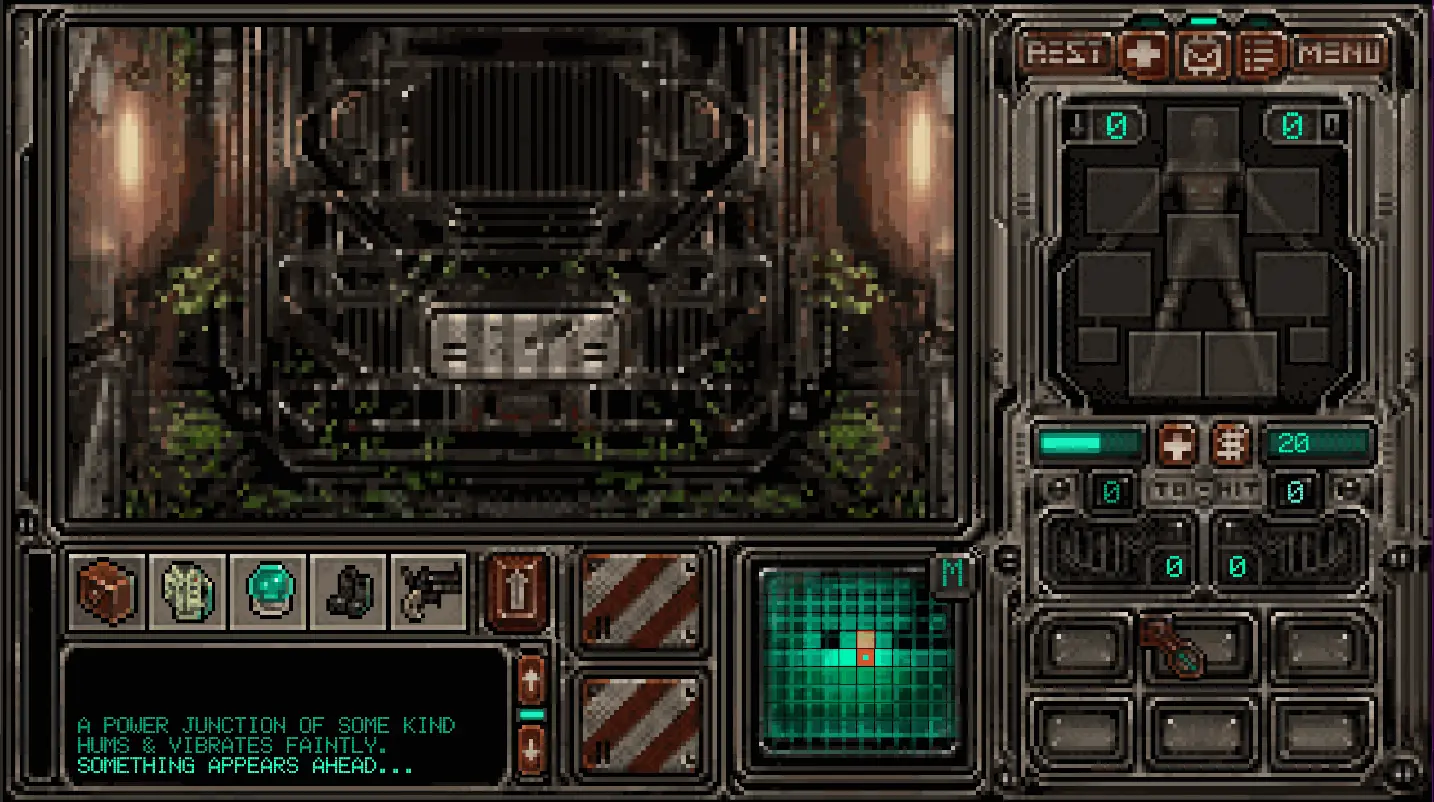Select the medical cross button in top bar

coord(1146,54)
